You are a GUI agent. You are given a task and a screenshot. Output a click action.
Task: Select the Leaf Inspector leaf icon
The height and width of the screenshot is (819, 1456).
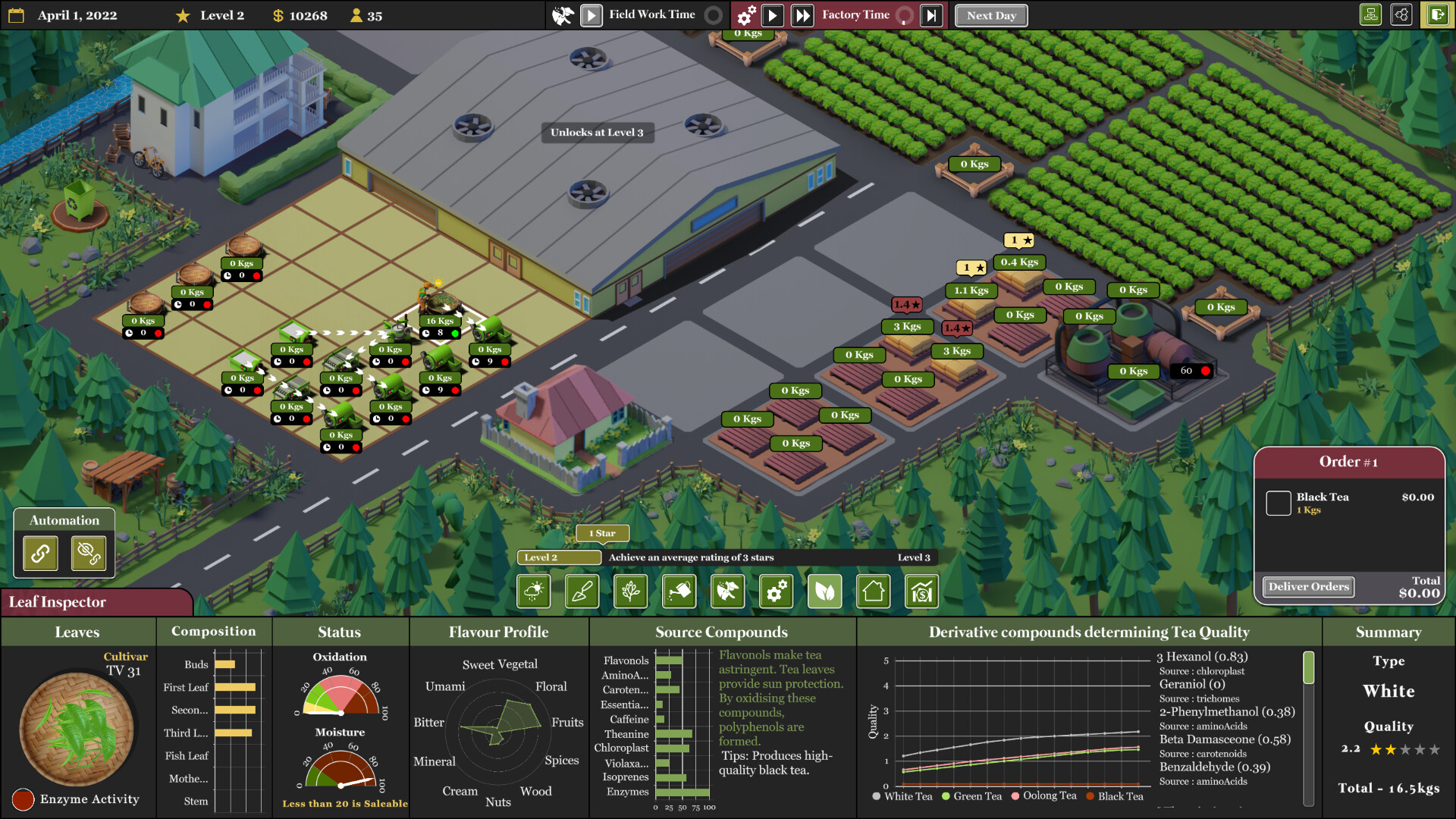tap(824, 591)
